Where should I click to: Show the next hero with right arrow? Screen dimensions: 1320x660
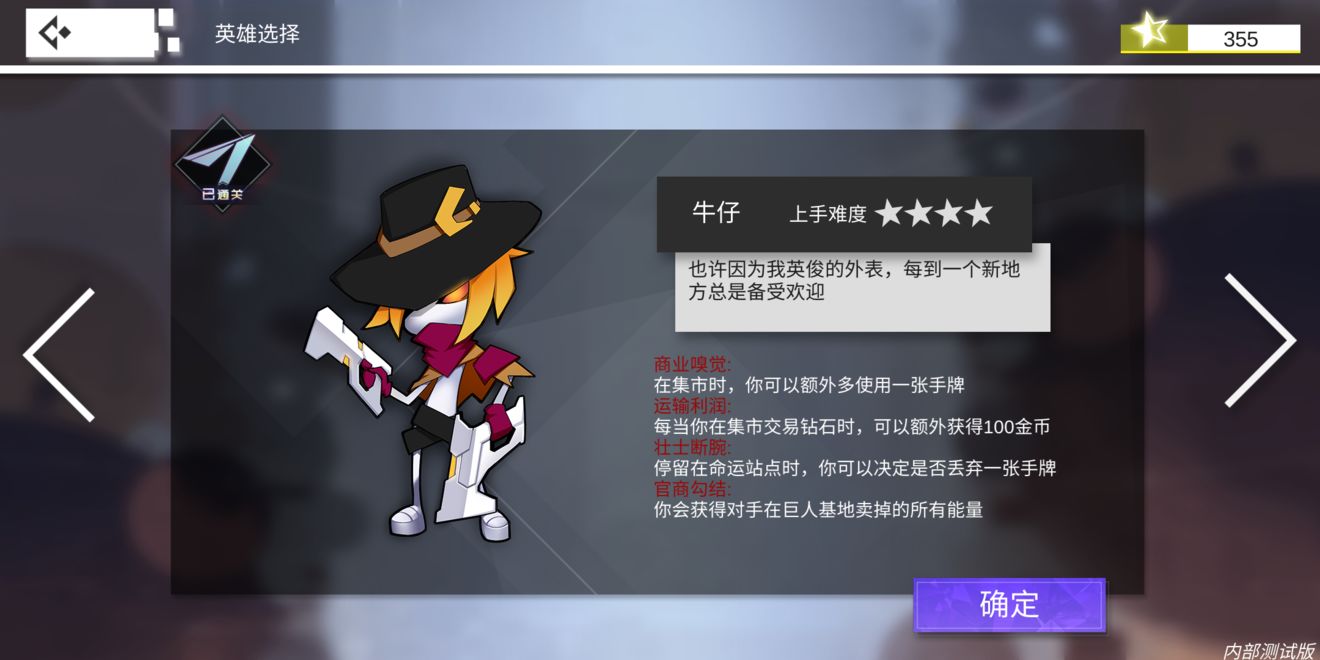point(1260,341)
